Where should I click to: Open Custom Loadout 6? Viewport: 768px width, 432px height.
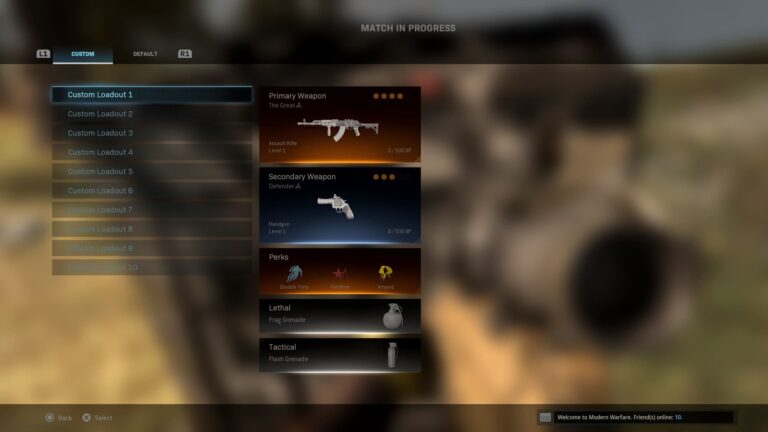(152, 190)
